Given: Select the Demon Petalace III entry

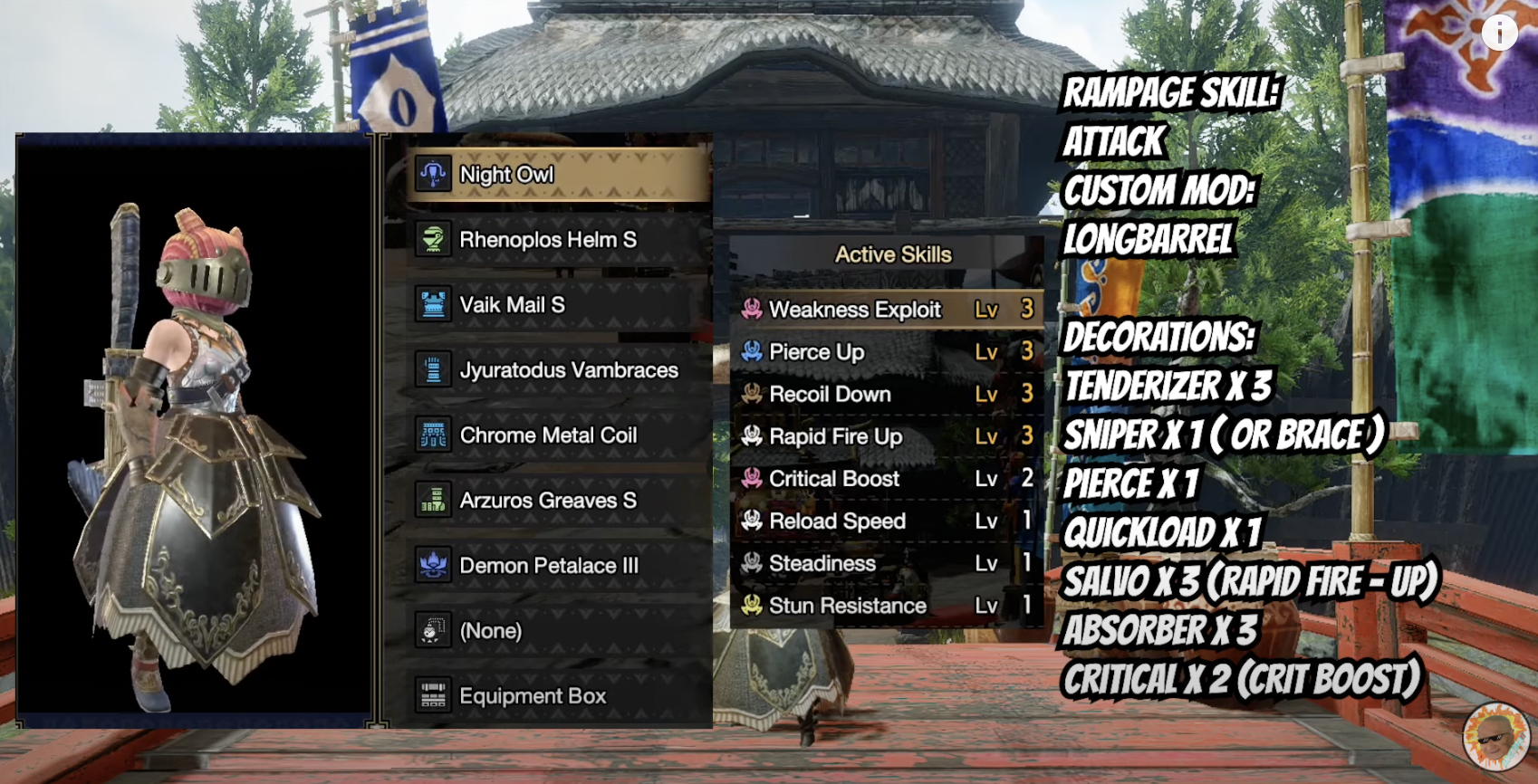Looking at the screenshot, I should coord(556,566).
